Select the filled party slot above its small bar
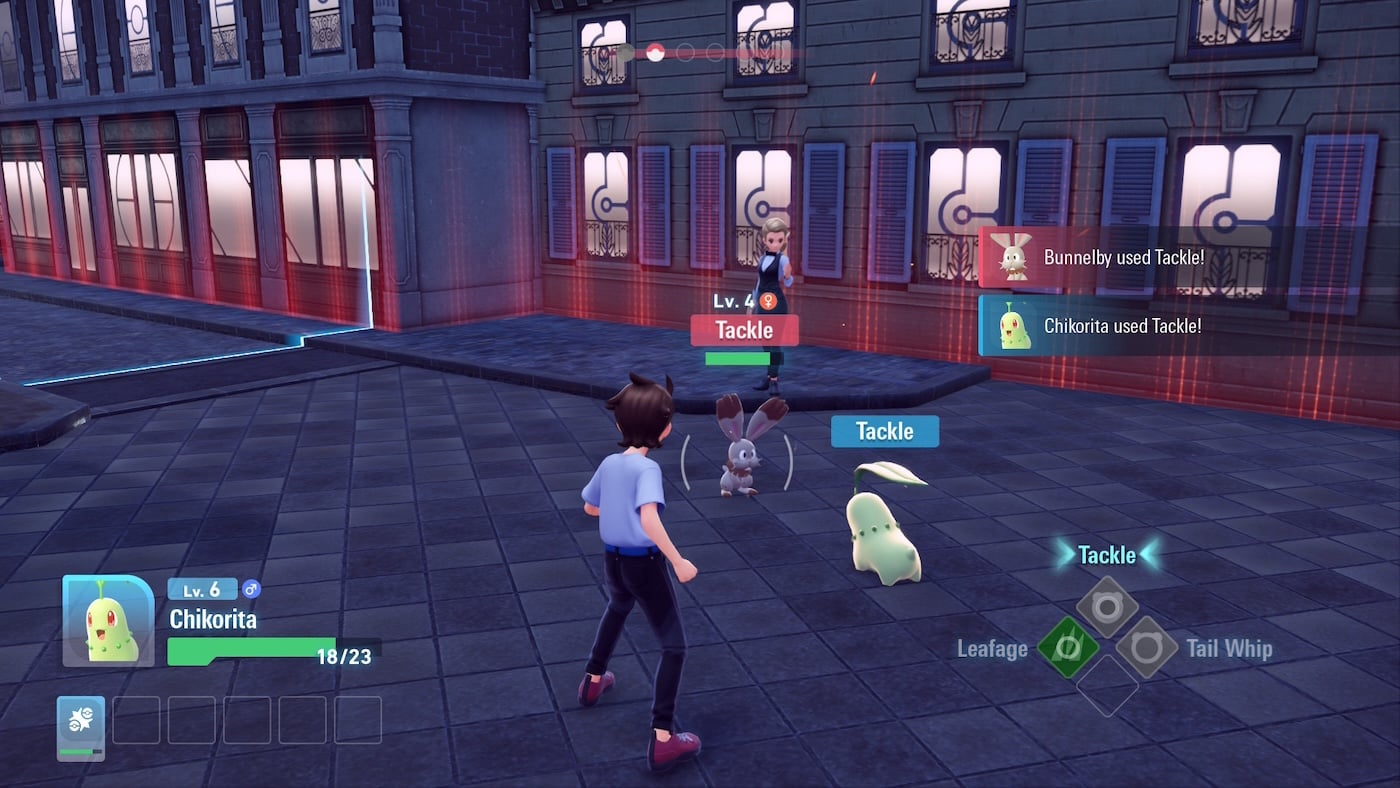 pos(81,721)
